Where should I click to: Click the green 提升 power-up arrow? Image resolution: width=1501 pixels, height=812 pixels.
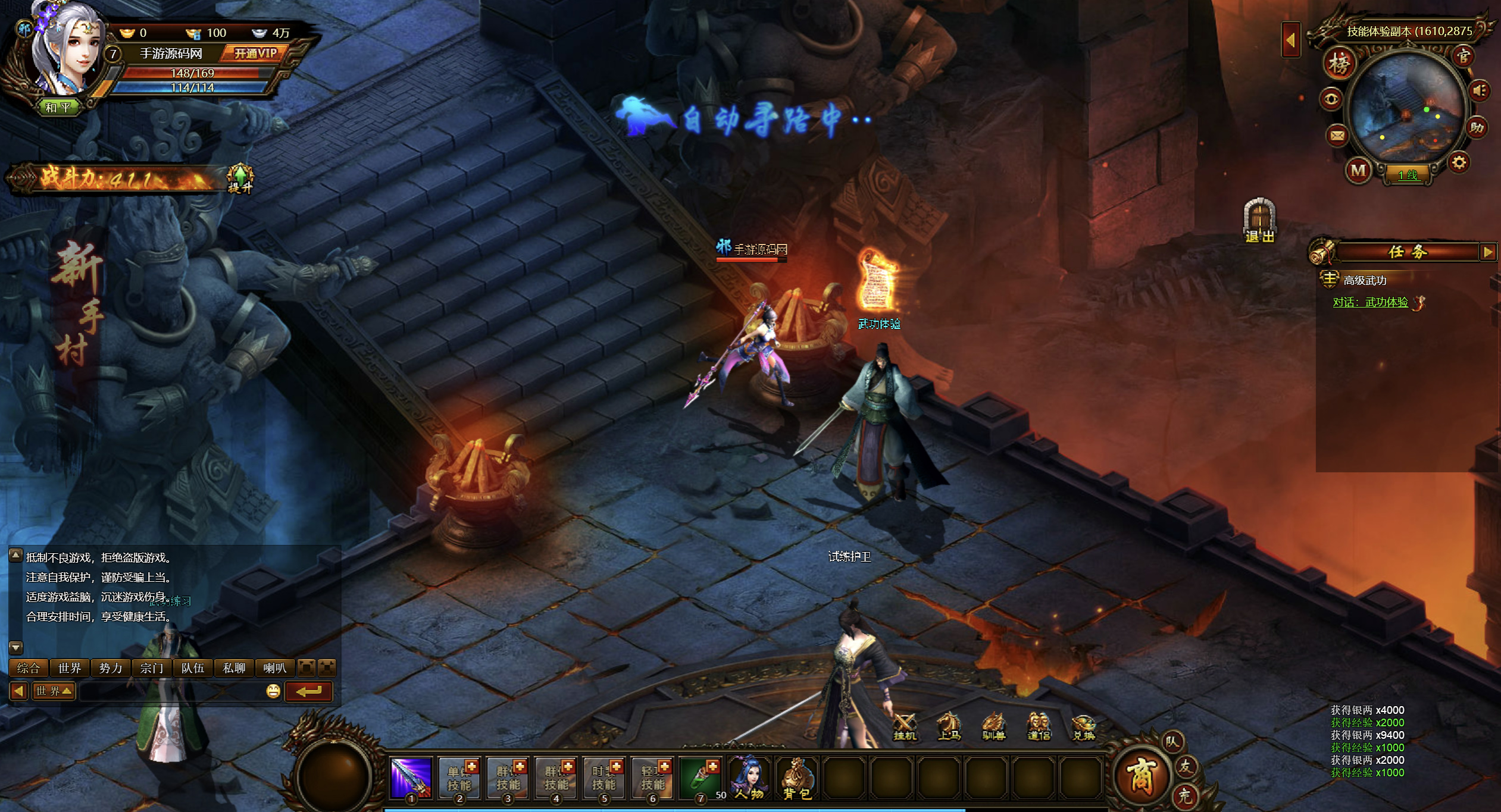(240, 178)
